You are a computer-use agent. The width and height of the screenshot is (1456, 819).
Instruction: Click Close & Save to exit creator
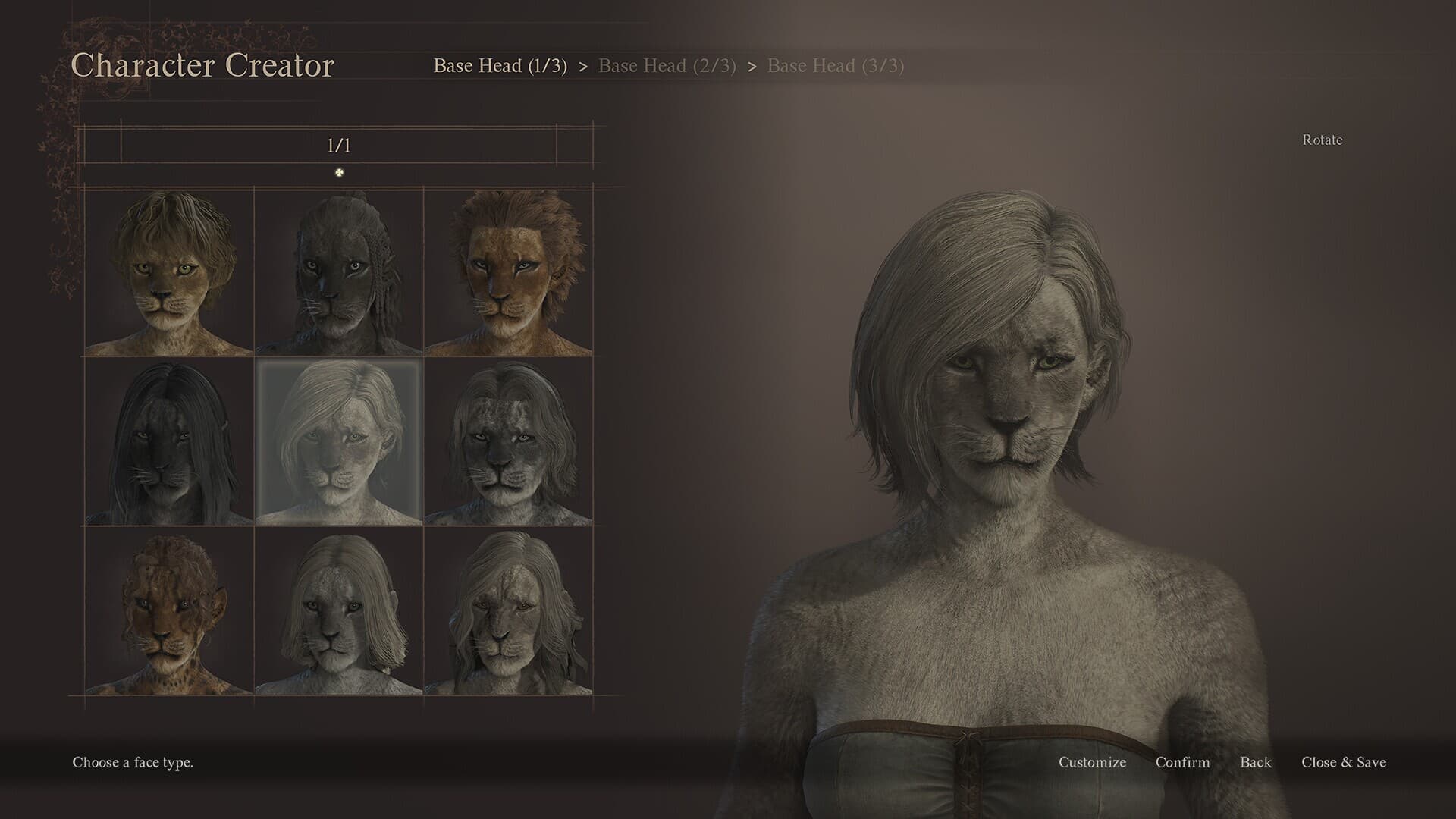(1343, 763)
